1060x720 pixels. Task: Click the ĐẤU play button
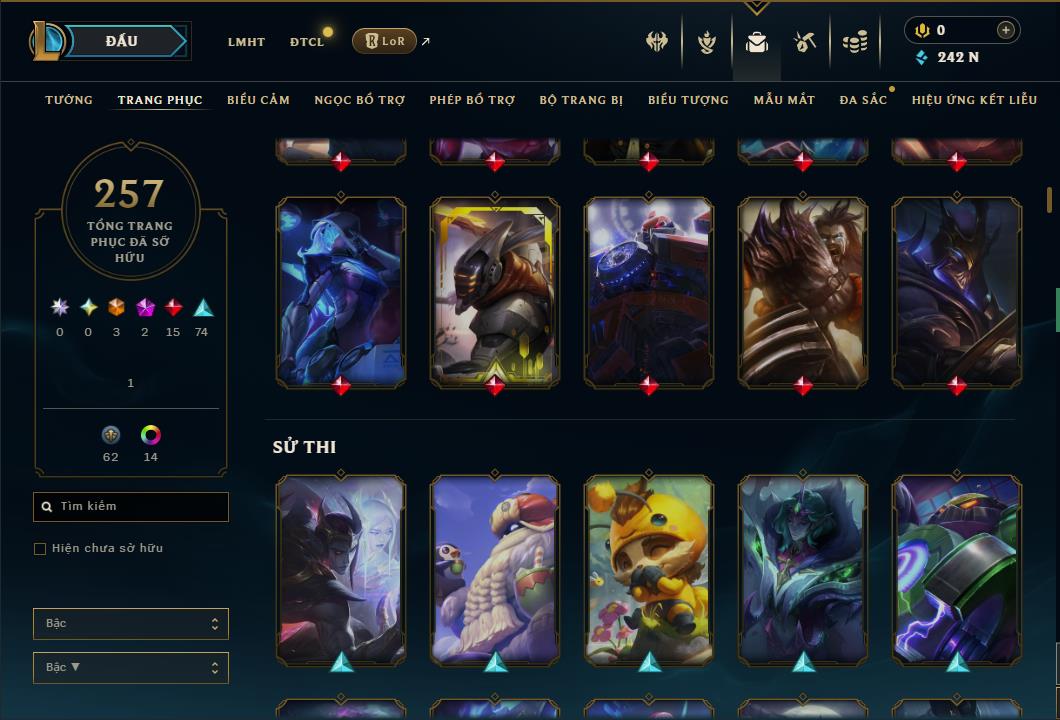(x=122, y=41)
